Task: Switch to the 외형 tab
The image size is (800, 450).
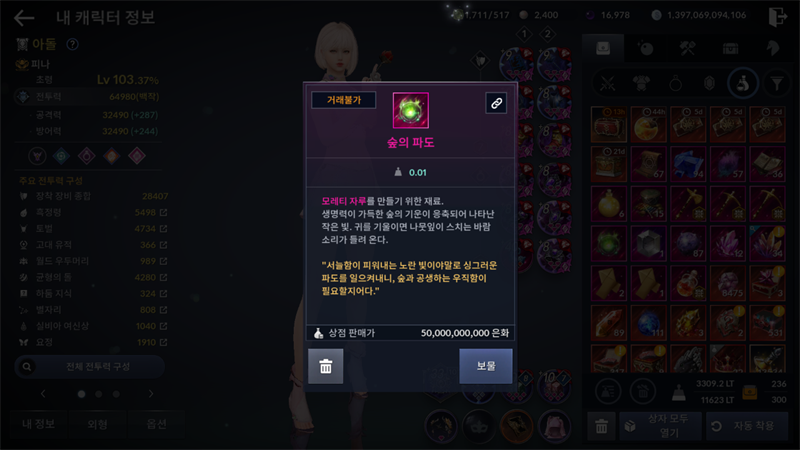Action: tap(98, 424)
